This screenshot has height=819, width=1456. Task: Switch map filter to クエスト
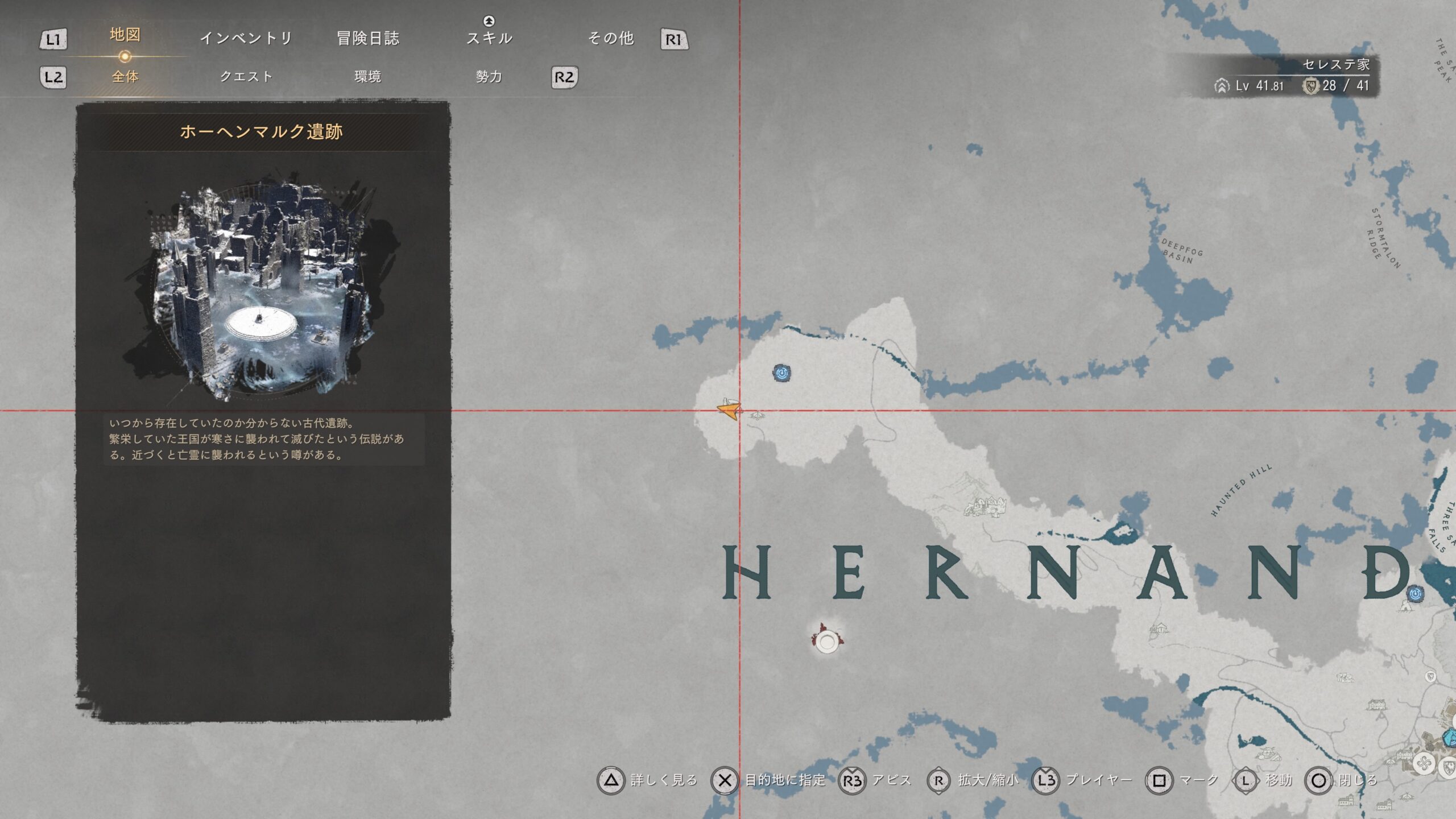(x=246, y=77)
